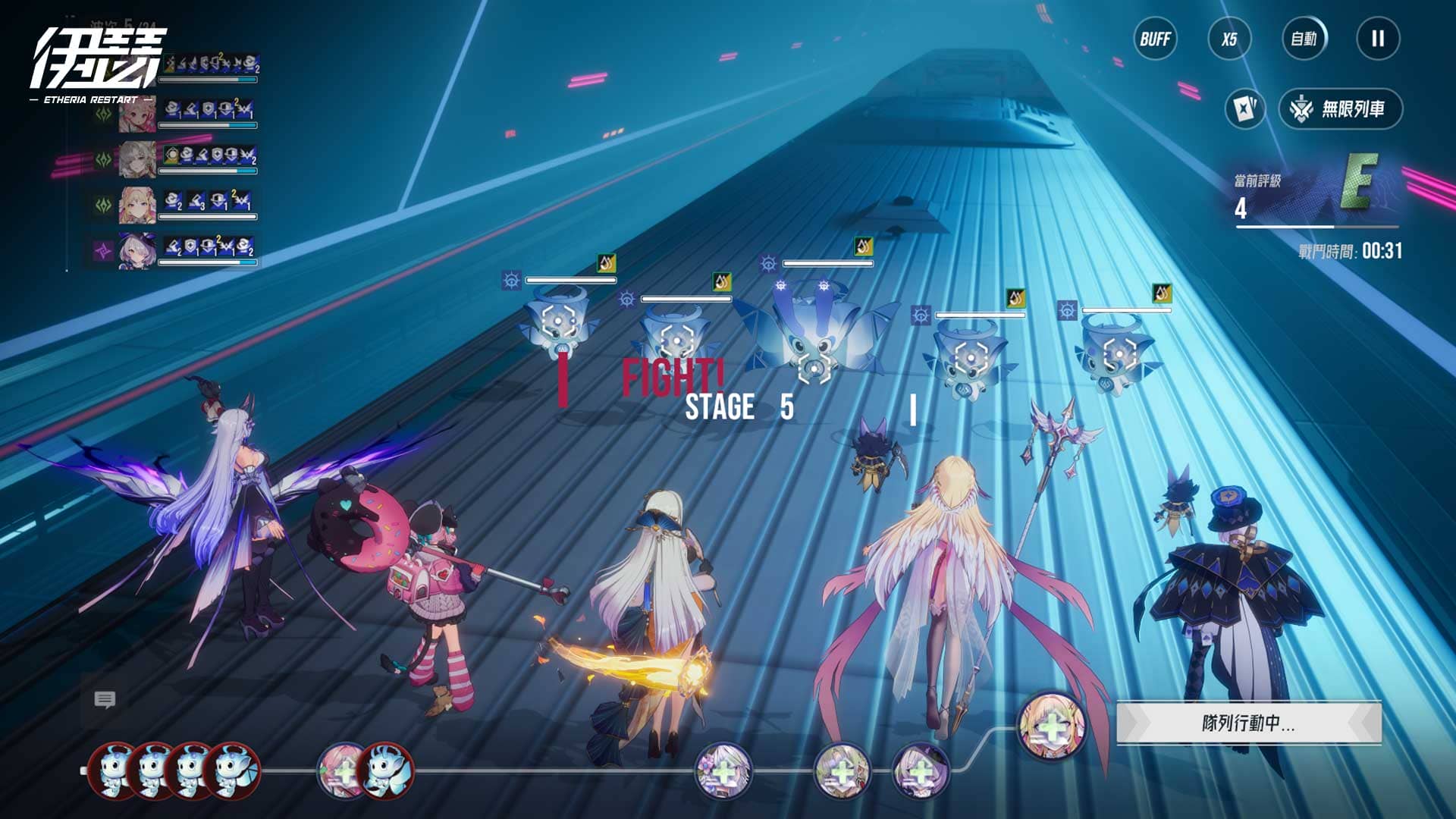Click the 無限列車 mode badge icon

1302,108
